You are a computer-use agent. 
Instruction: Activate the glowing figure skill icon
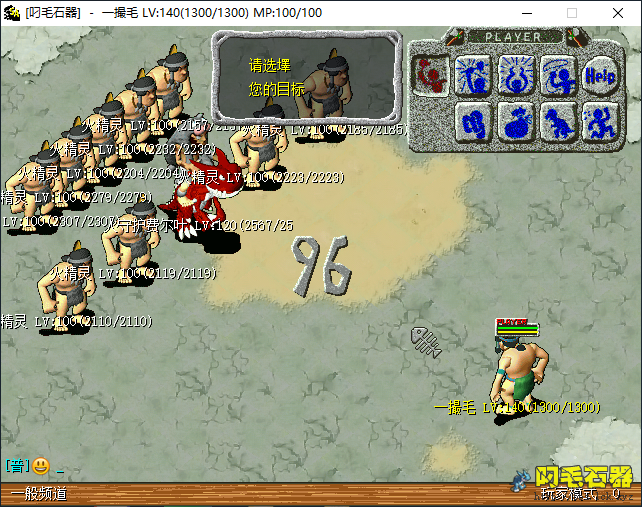pos(514,73)
